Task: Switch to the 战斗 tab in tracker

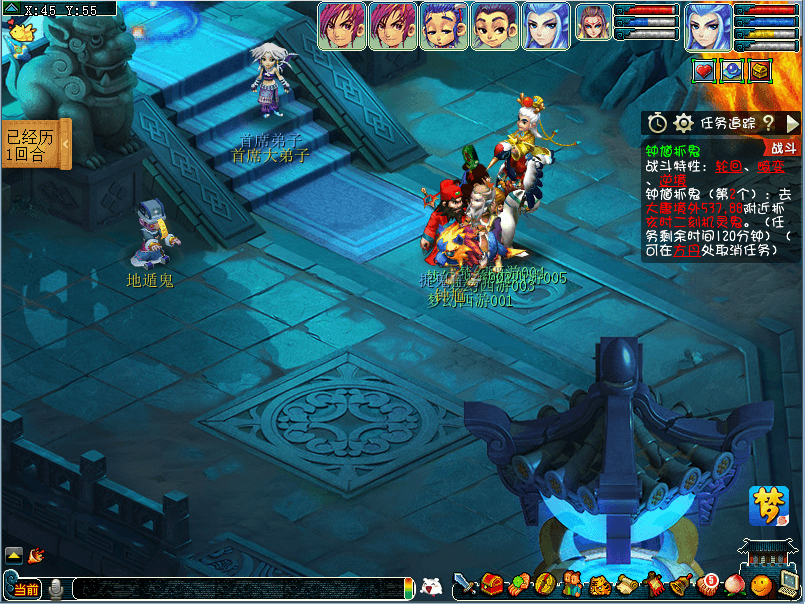Action: 783,148
